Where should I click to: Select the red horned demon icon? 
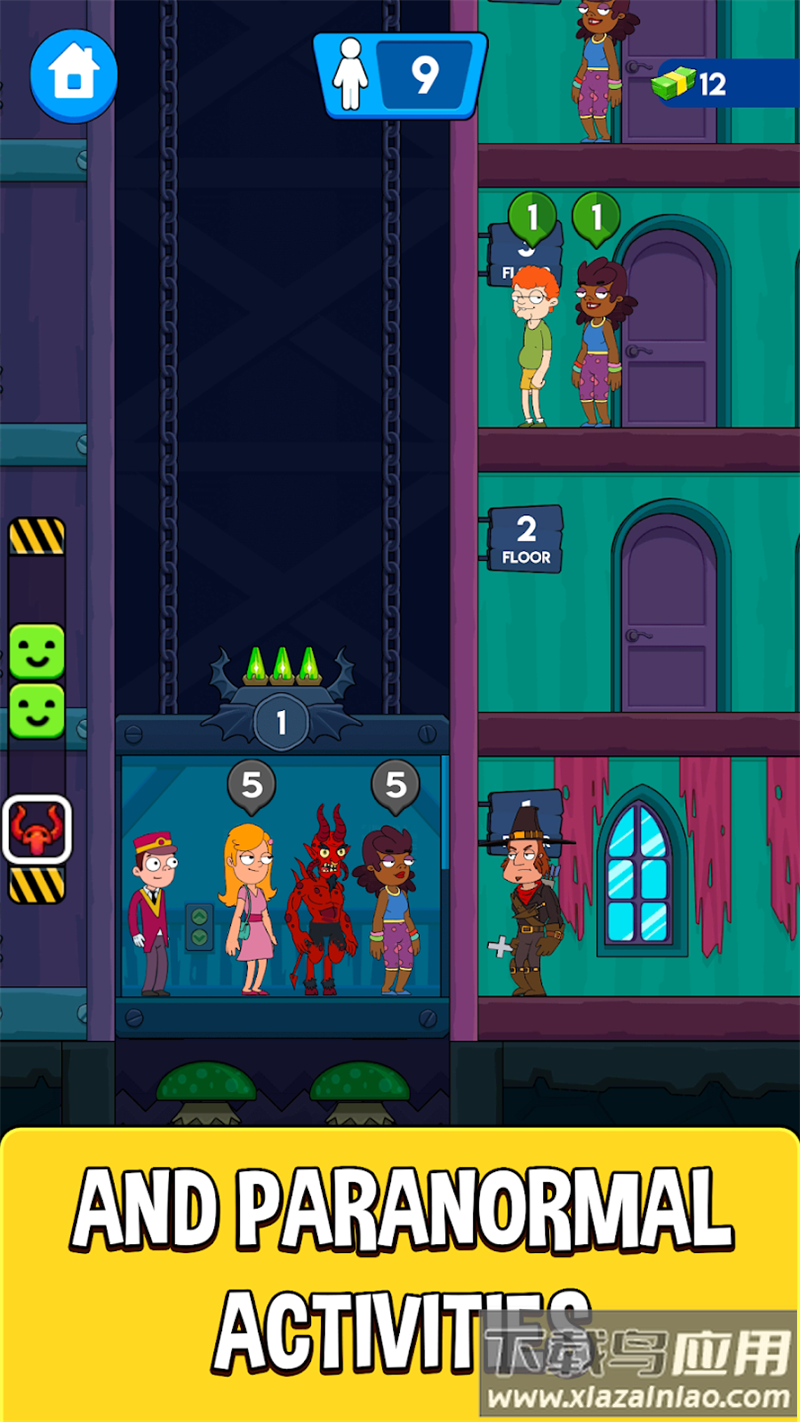point(37,829)
